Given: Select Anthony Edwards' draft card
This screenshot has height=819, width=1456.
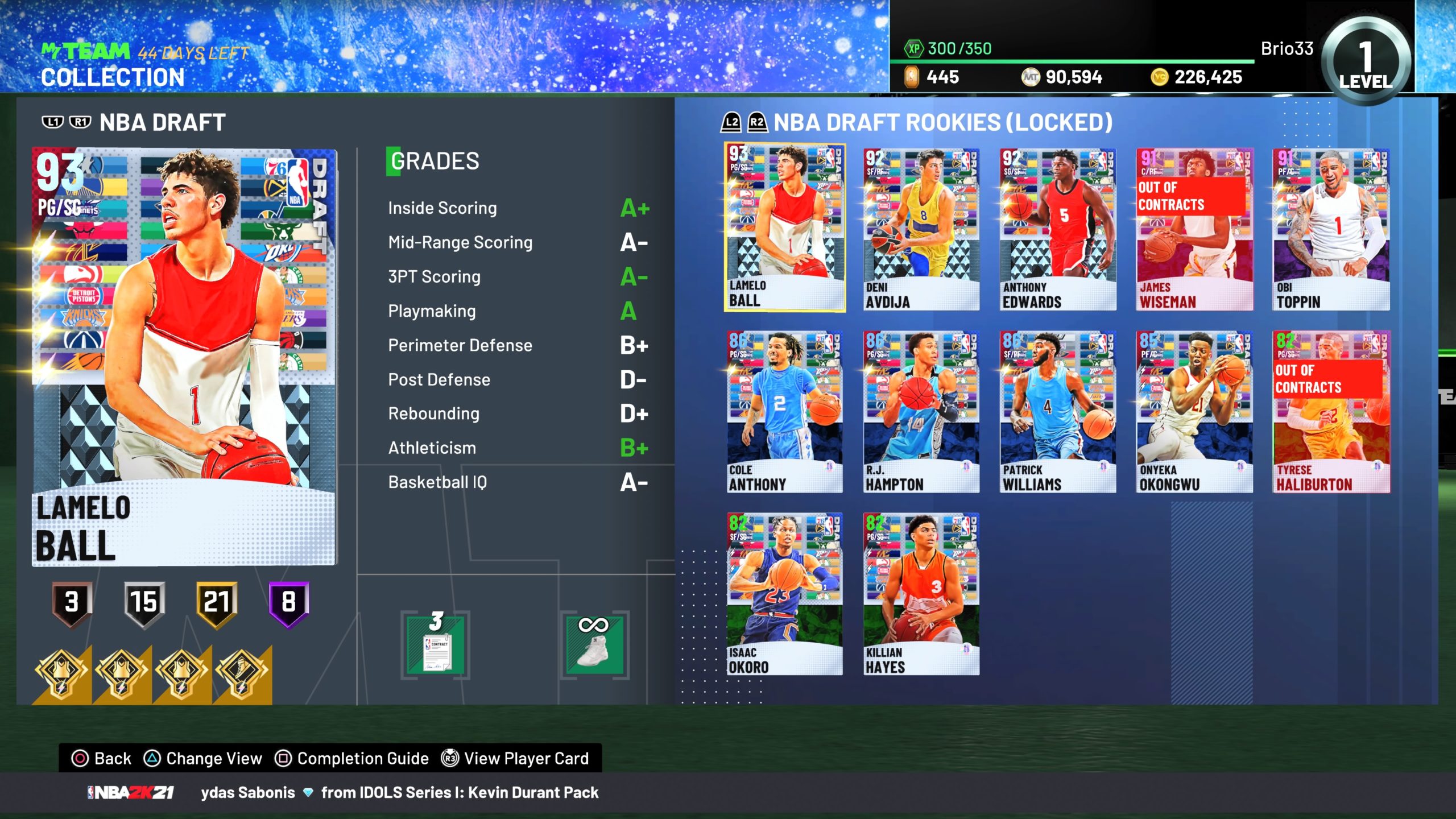Looking at the screenshot, I should tap(1058, 230).
